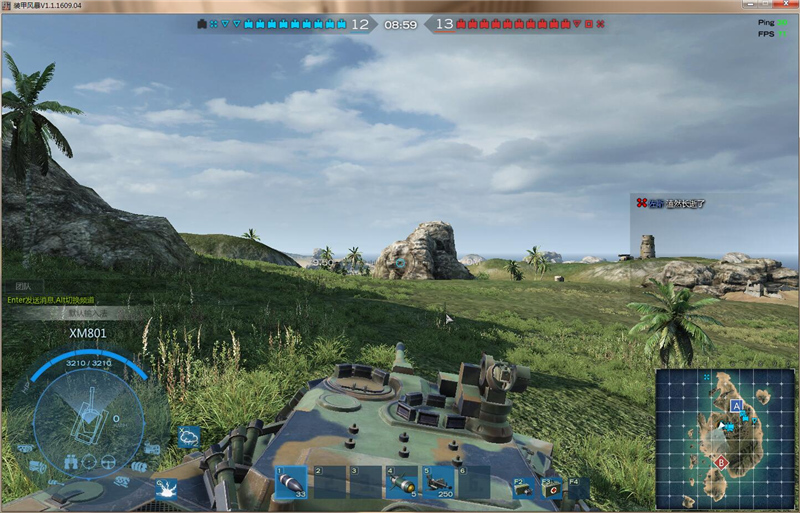Image resolution: width=800 pixels, height=513 pixels.
Task: Select the machine gun slot with 250 rounds
Action: 439,483
